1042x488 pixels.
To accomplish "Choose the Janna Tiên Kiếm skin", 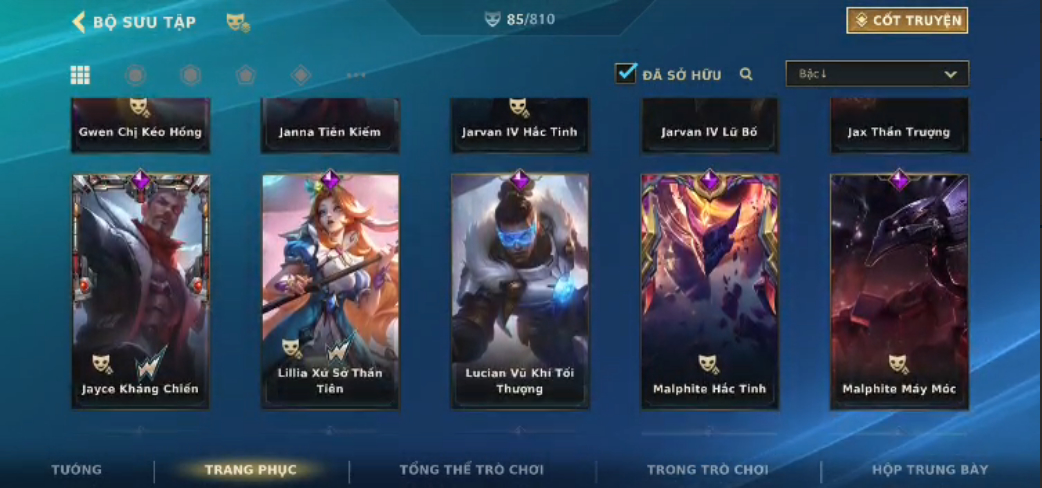I will tap(330, 125).
